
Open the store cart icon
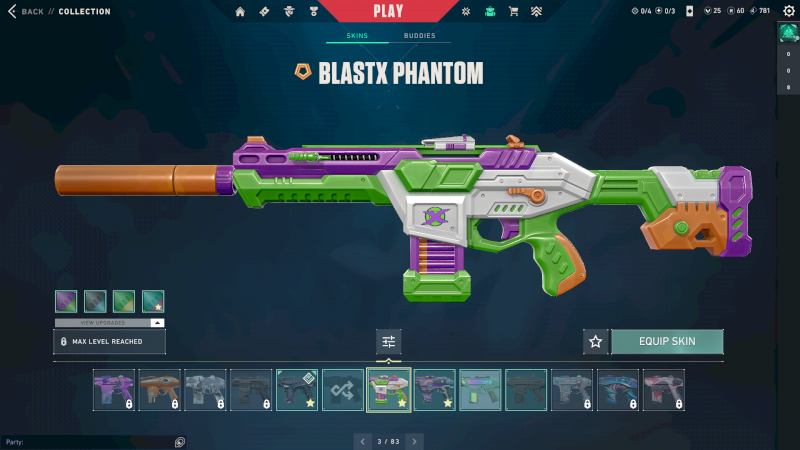pyautogui.click(x=514, y=12)
